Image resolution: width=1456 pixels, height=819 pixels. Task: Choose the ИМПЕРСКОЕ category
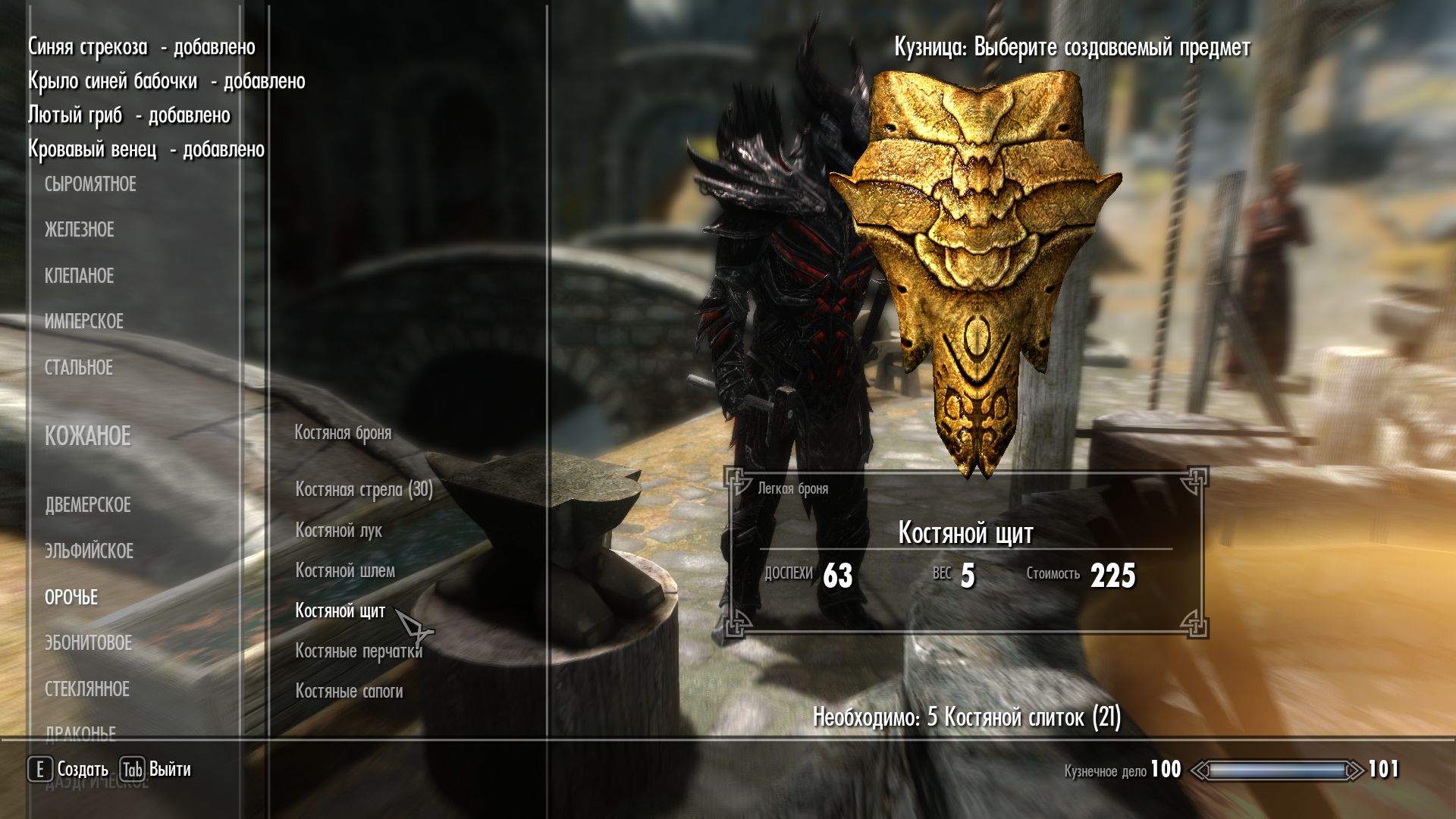[x=83, y=322]
